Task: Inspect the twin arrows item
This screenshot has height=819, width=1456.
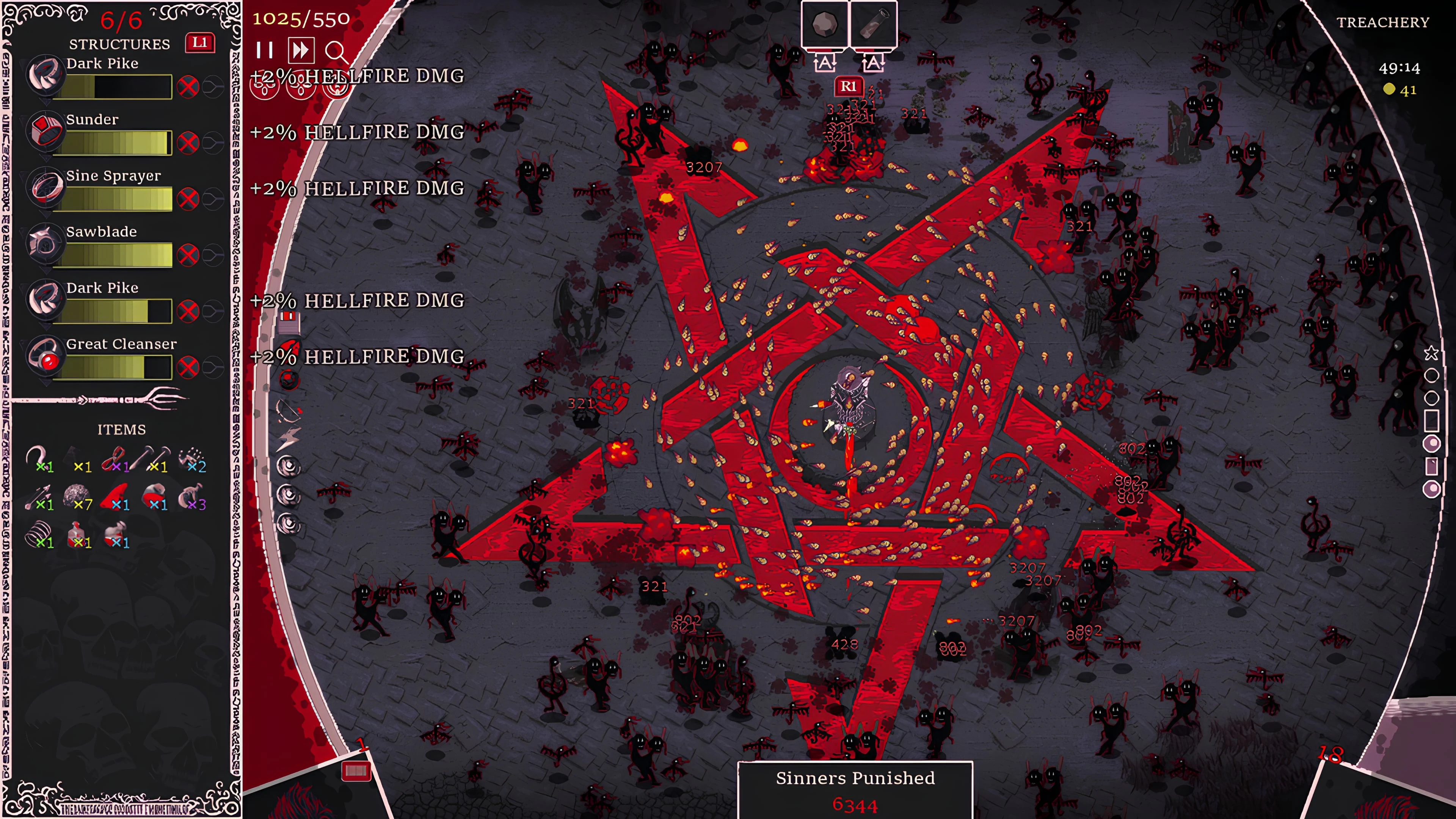Action: 38,496
